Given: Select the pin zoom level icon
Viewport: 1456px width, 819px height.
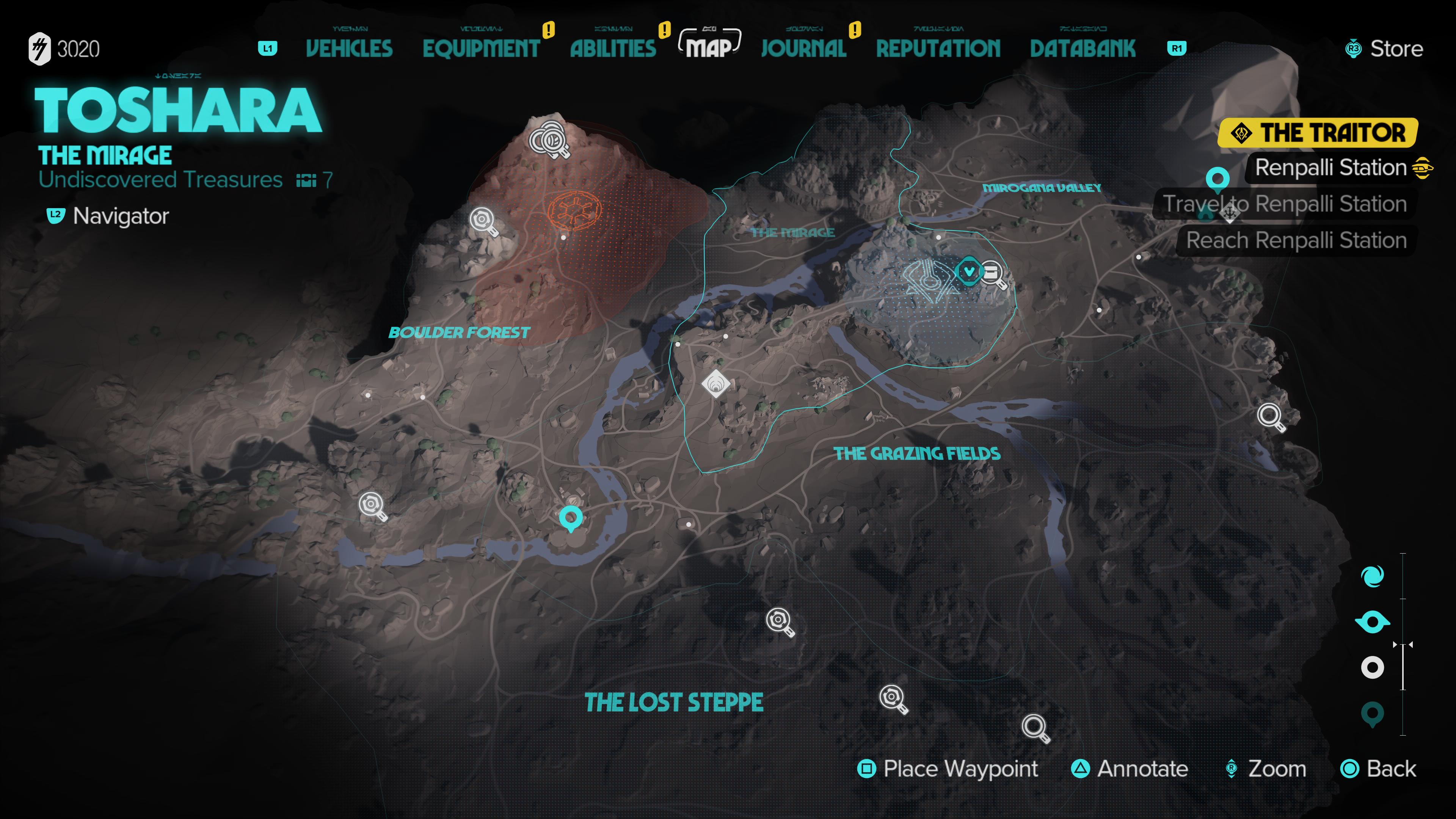Looking at the screenshot, I should click(1372, 713).
